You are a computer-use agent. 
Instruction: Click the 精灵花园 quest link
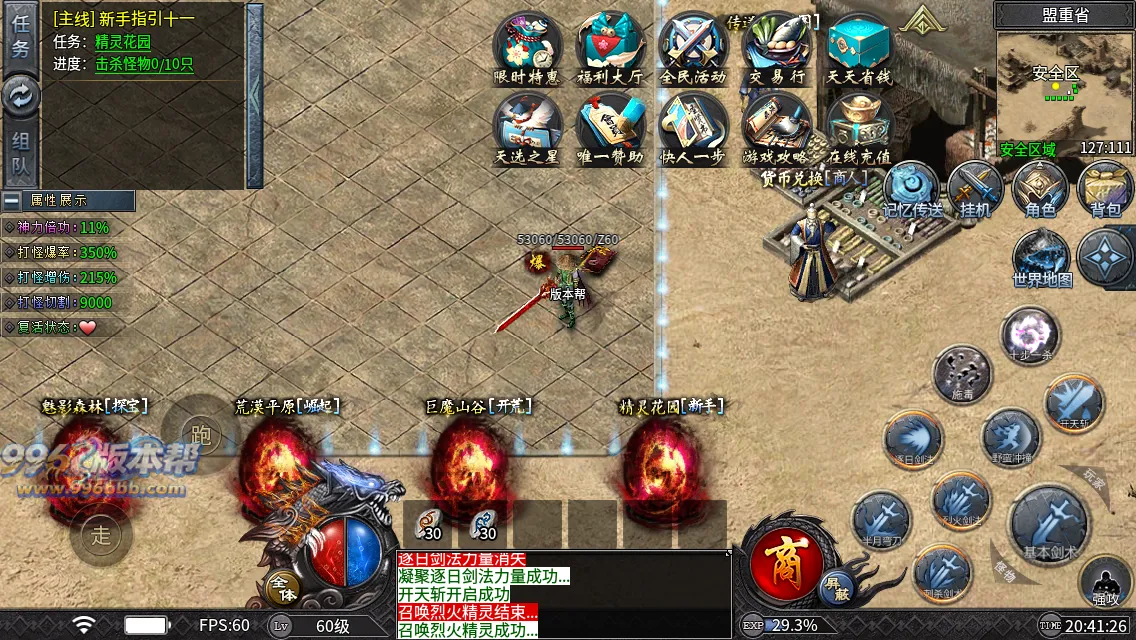[x=123, y=42]
